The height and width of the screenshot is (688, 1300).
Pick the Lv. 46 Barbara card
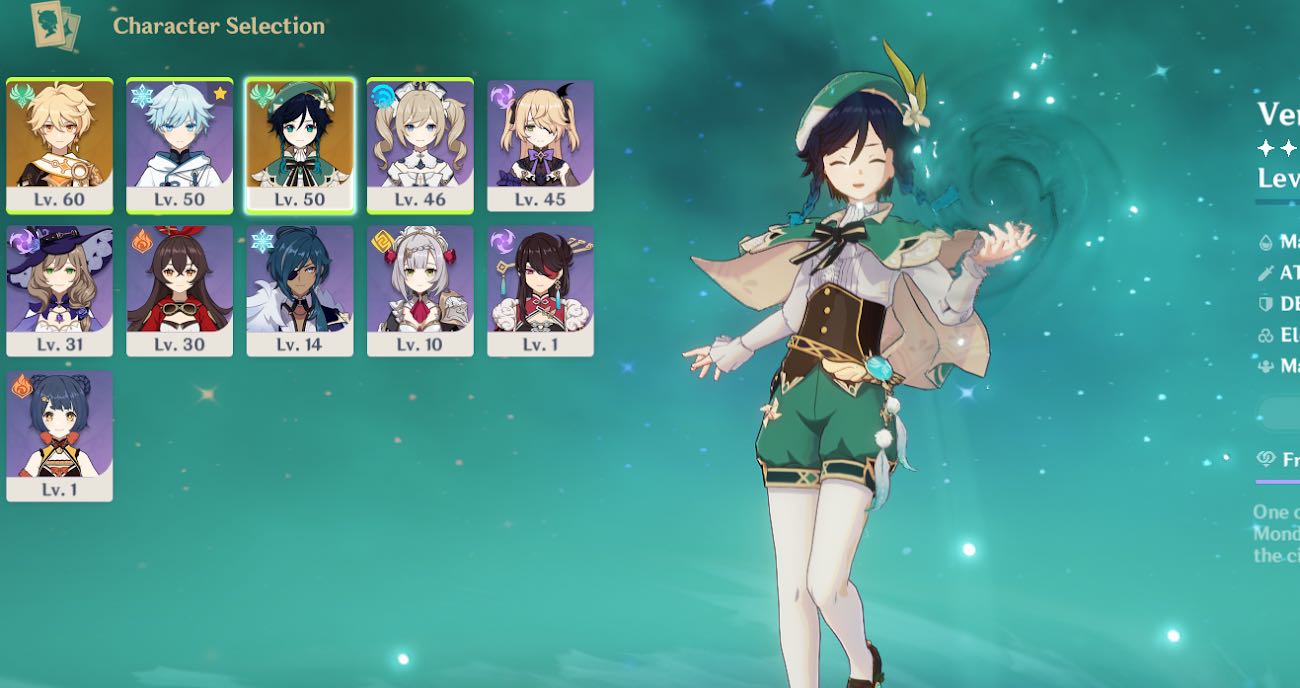(420, 145)
